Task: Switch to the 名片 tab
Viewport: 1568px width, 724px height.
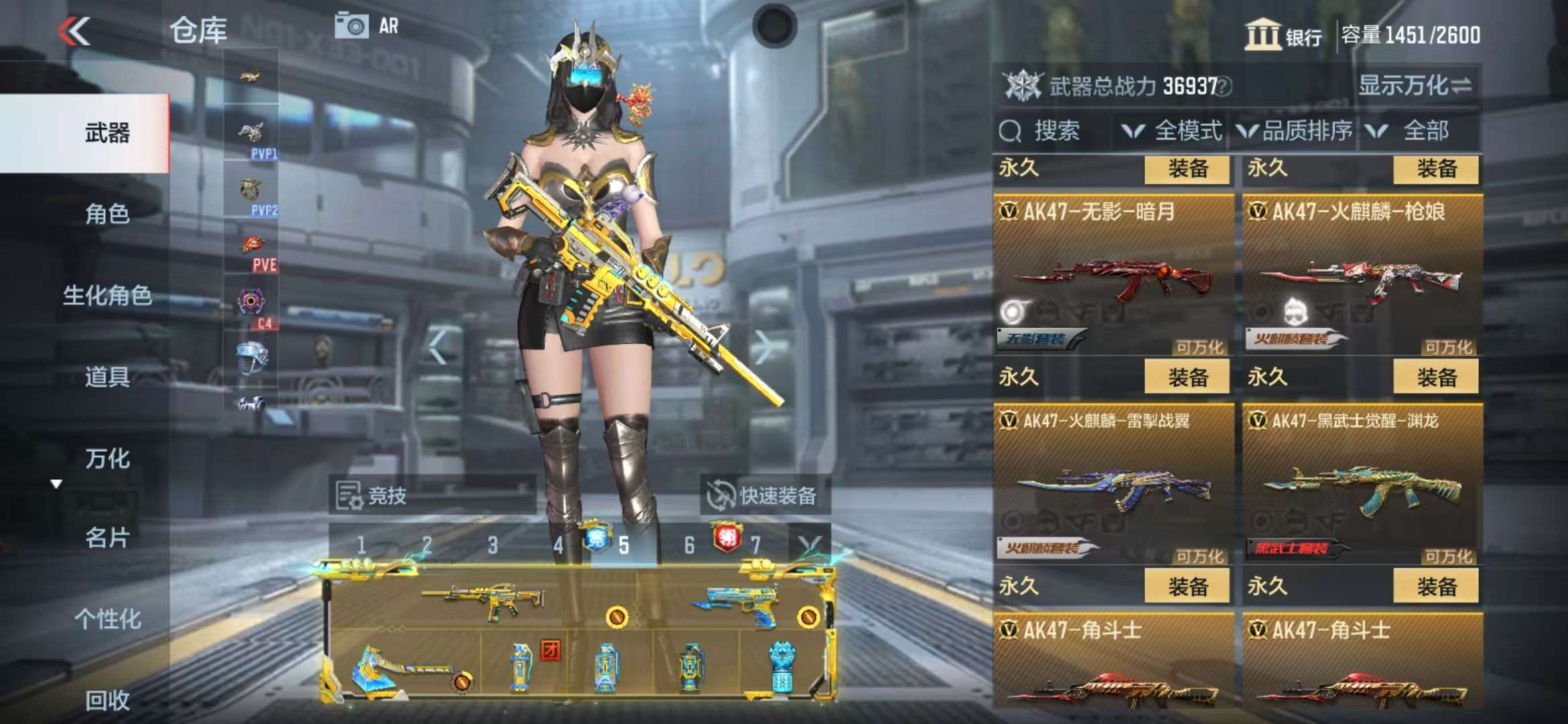Action: [x=107, y=538]
